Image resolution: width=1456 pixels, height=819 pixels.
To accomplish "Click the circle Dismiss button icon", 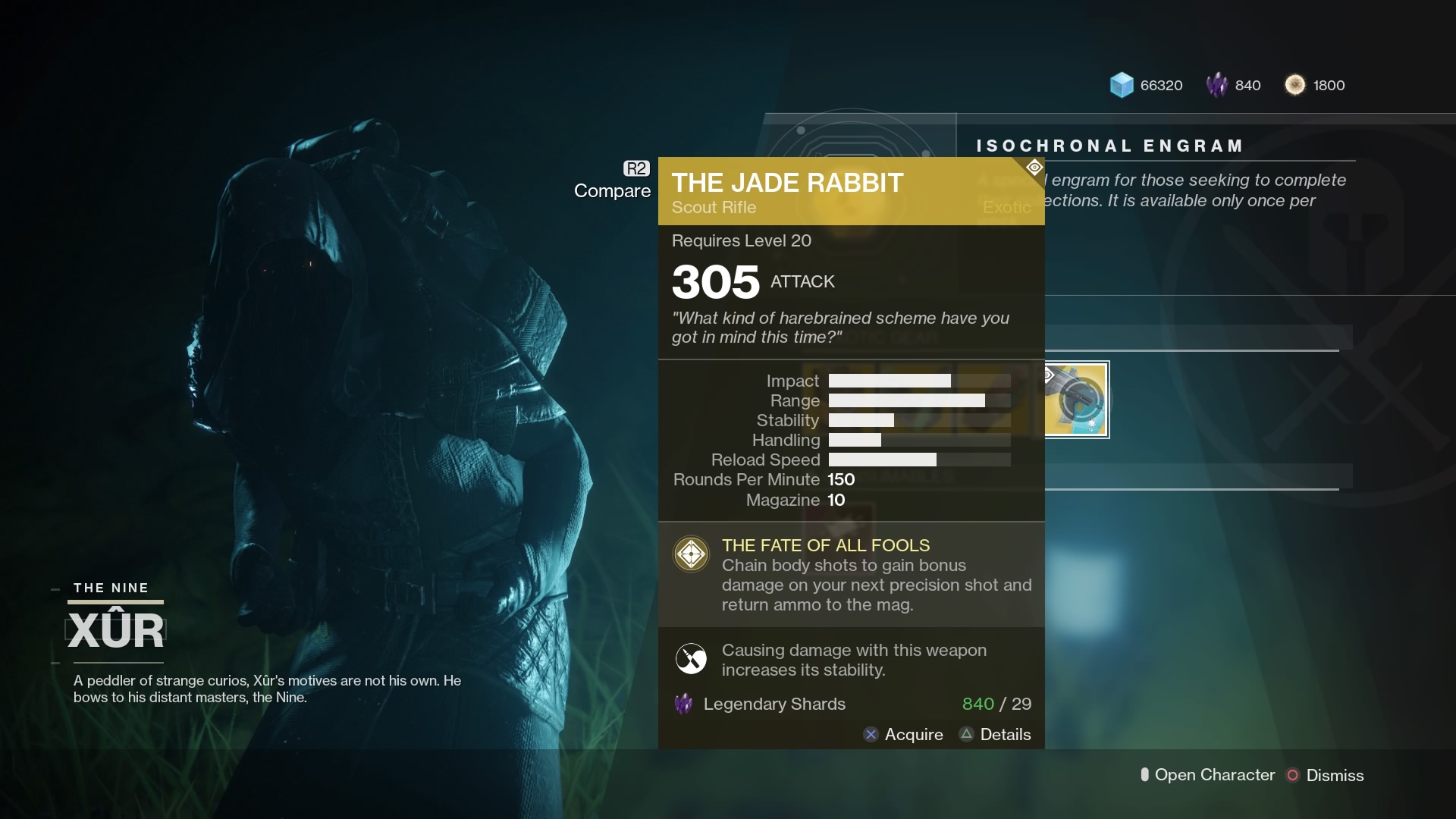I will (1294, 775).
